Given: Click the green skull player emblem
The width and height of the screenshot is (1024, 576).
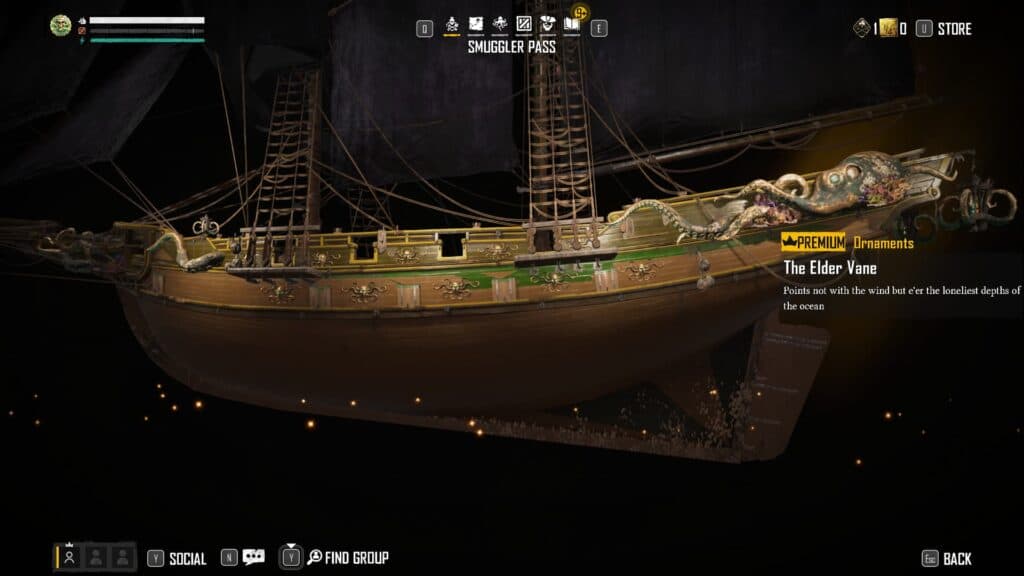Looking at the screenshot, I should [61, 26].
